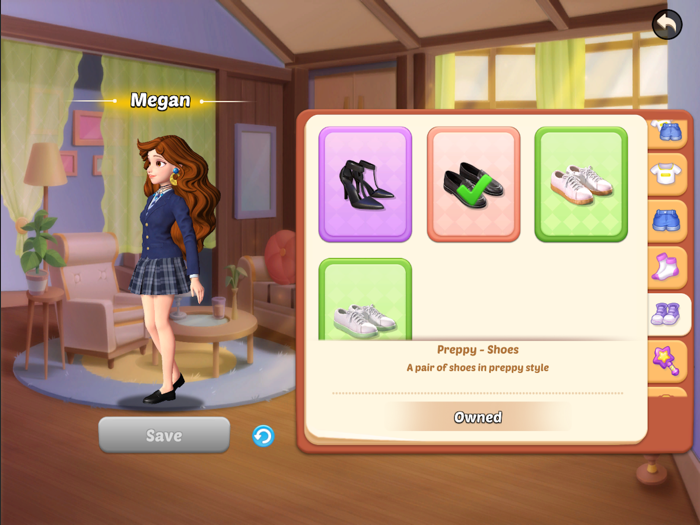Click the Save button
This screenshot has height=525, width=700.
coord(164,435)
